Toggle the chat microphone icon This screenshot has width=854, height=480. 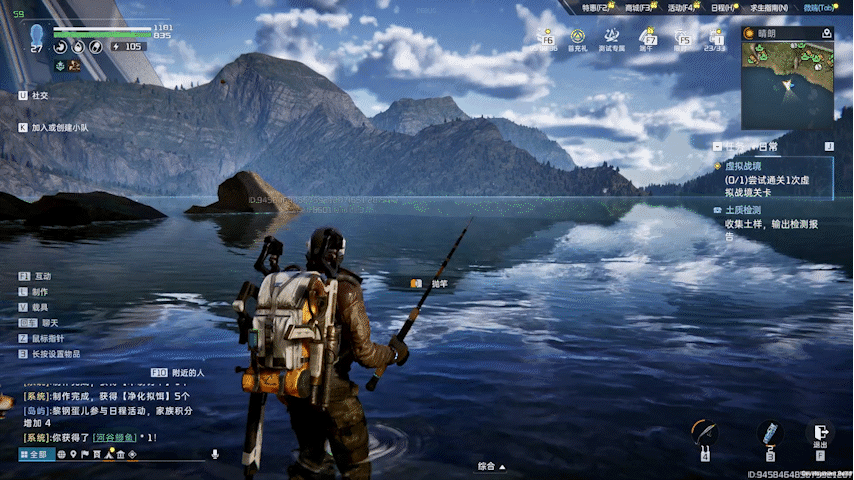pos(214,454)
